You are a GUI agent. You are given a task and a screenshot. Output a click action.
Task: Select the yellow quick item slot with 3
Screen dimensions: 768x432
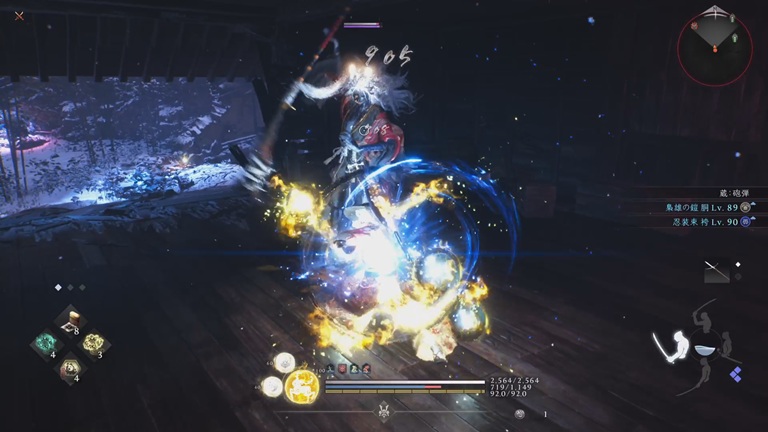pyautogui.click(x=94, y=345)
